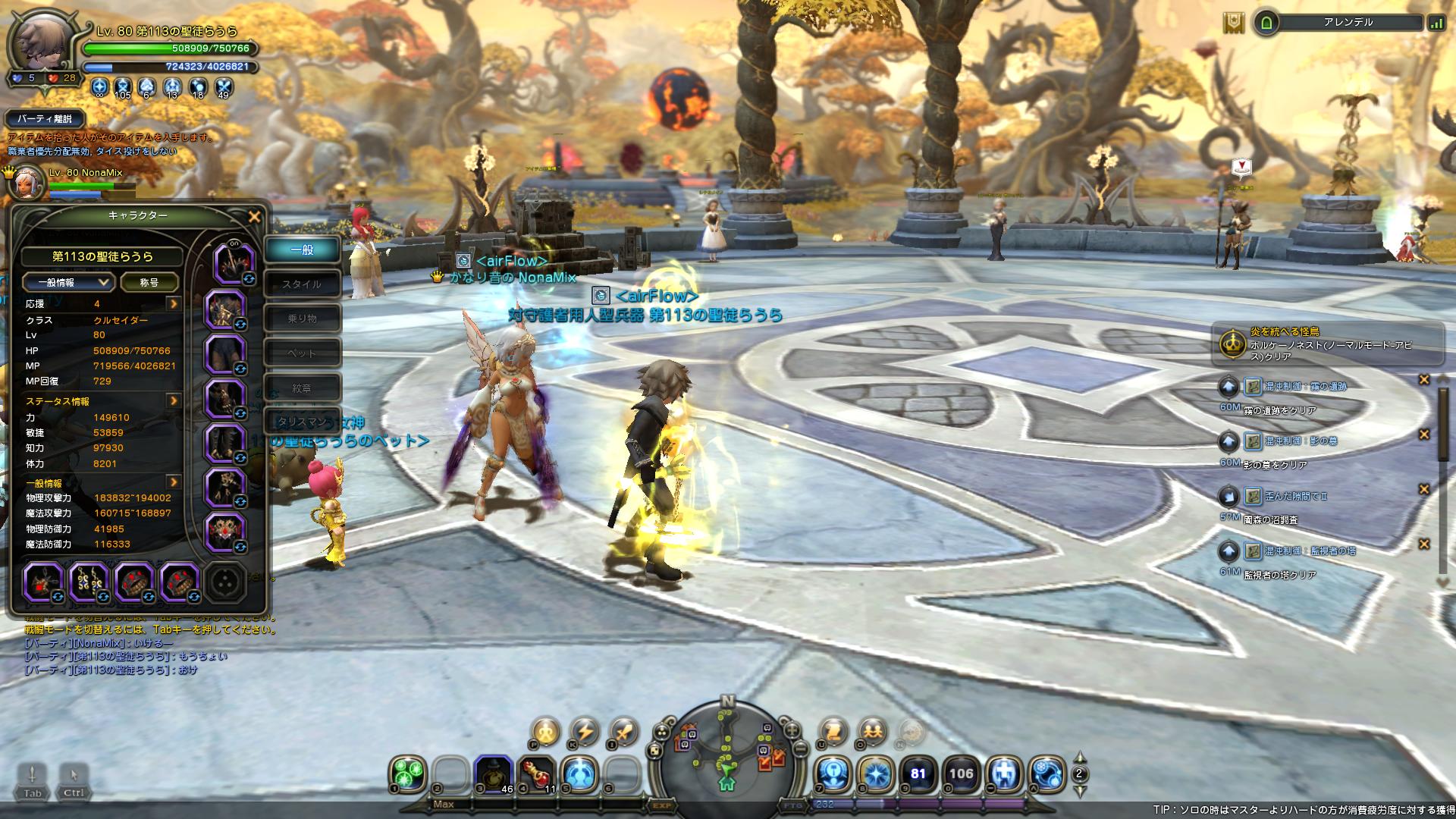Use the red potion in hotbar
Image resolution: width=1456 pixels, height=819 pixels.
coord(536,774)
